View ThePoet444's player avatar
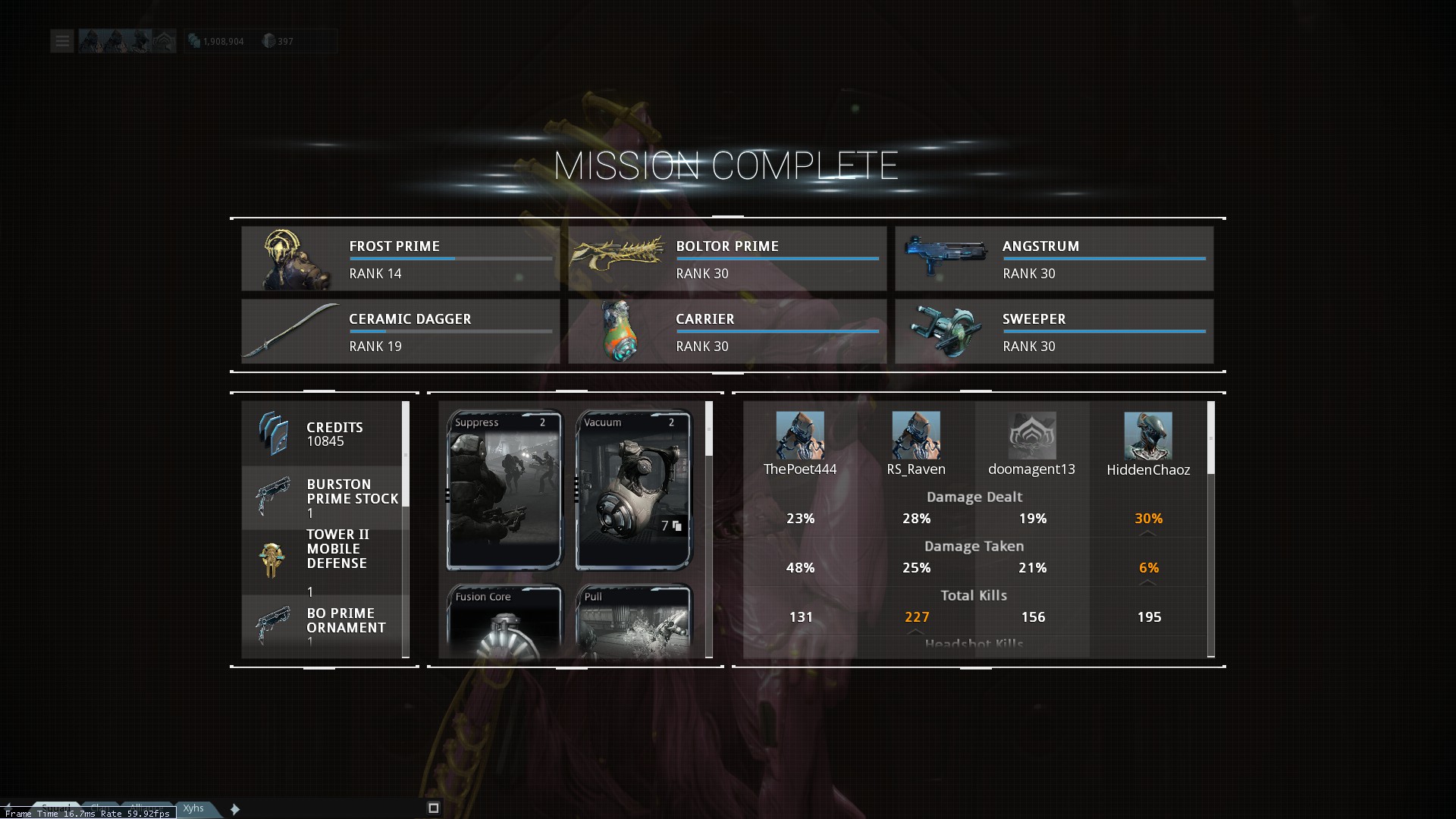The image size is (1456, 819). [800, 435]
